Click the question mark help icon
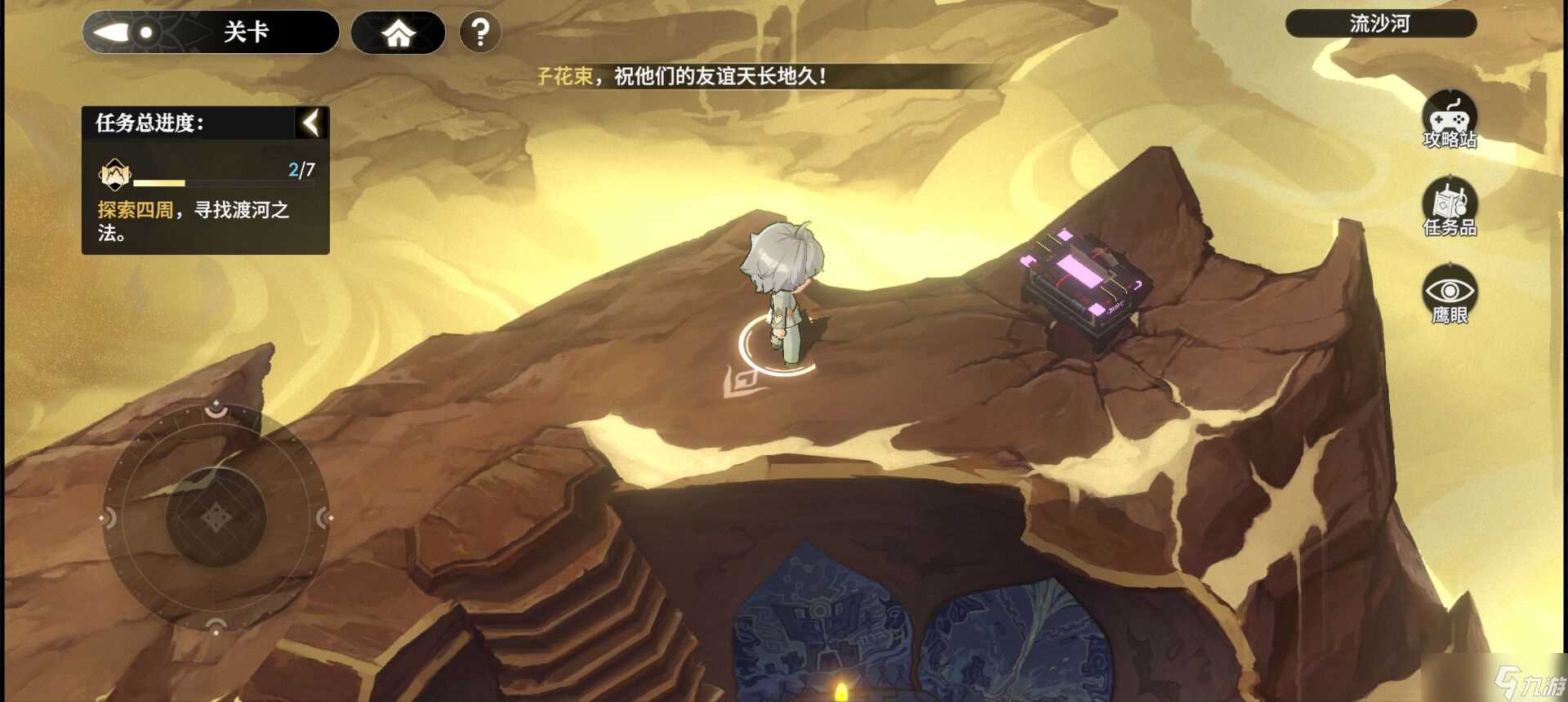The image size is (1568, 702). pos(479,30)
